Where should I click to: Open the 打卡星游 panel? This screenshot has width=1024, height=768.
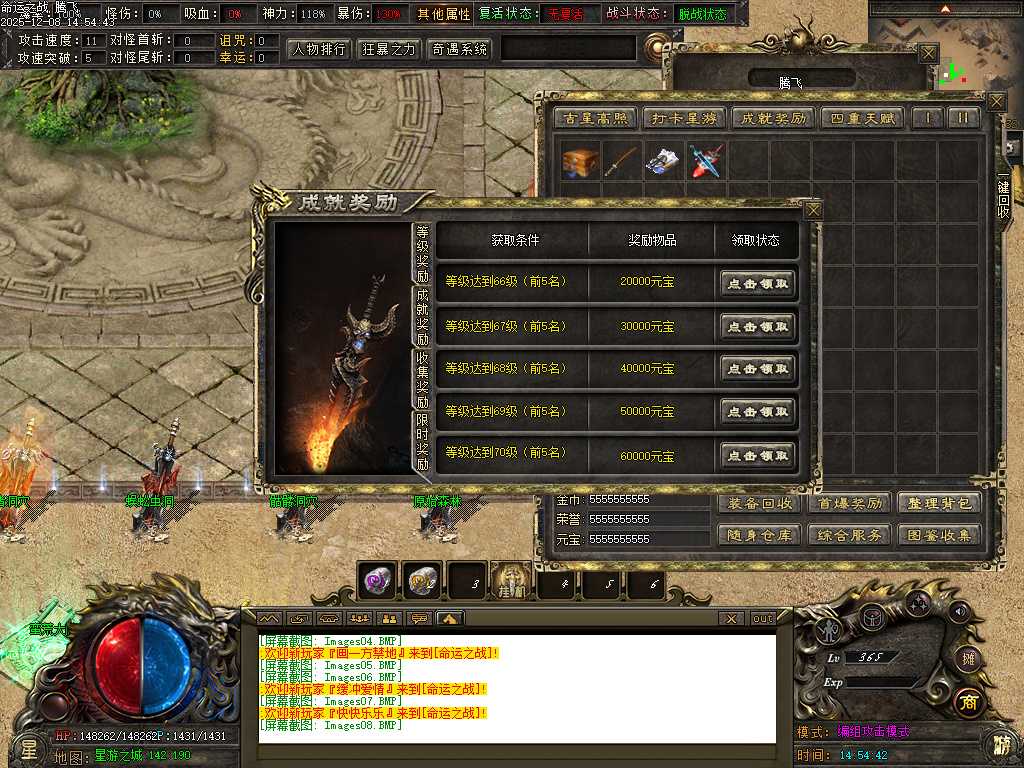tap(682, 118)
